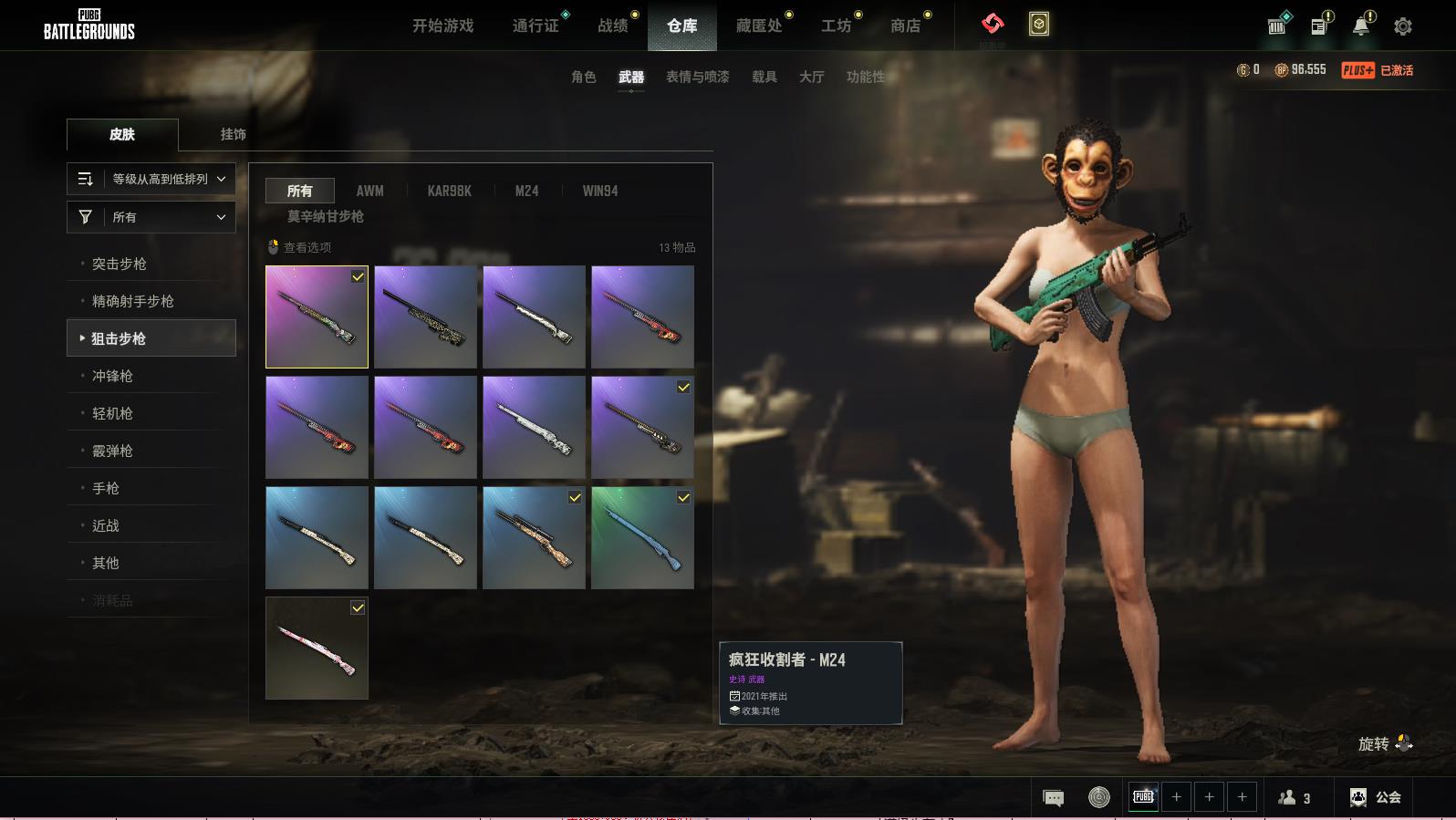The width and height of the screenshot is (1456, 820).
Task: Filter skins by AWM
Action: (x=369, y=191)
